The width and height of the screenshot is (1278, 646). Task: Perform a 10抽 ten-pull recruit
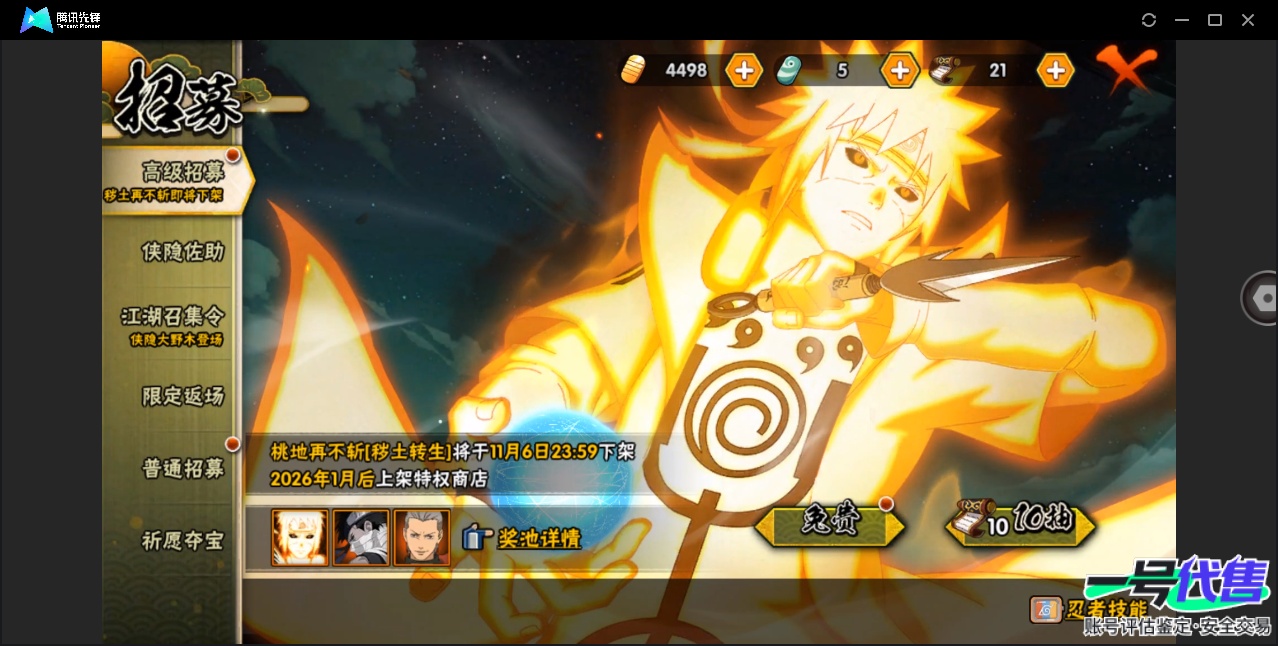(x=1020, y=523)
